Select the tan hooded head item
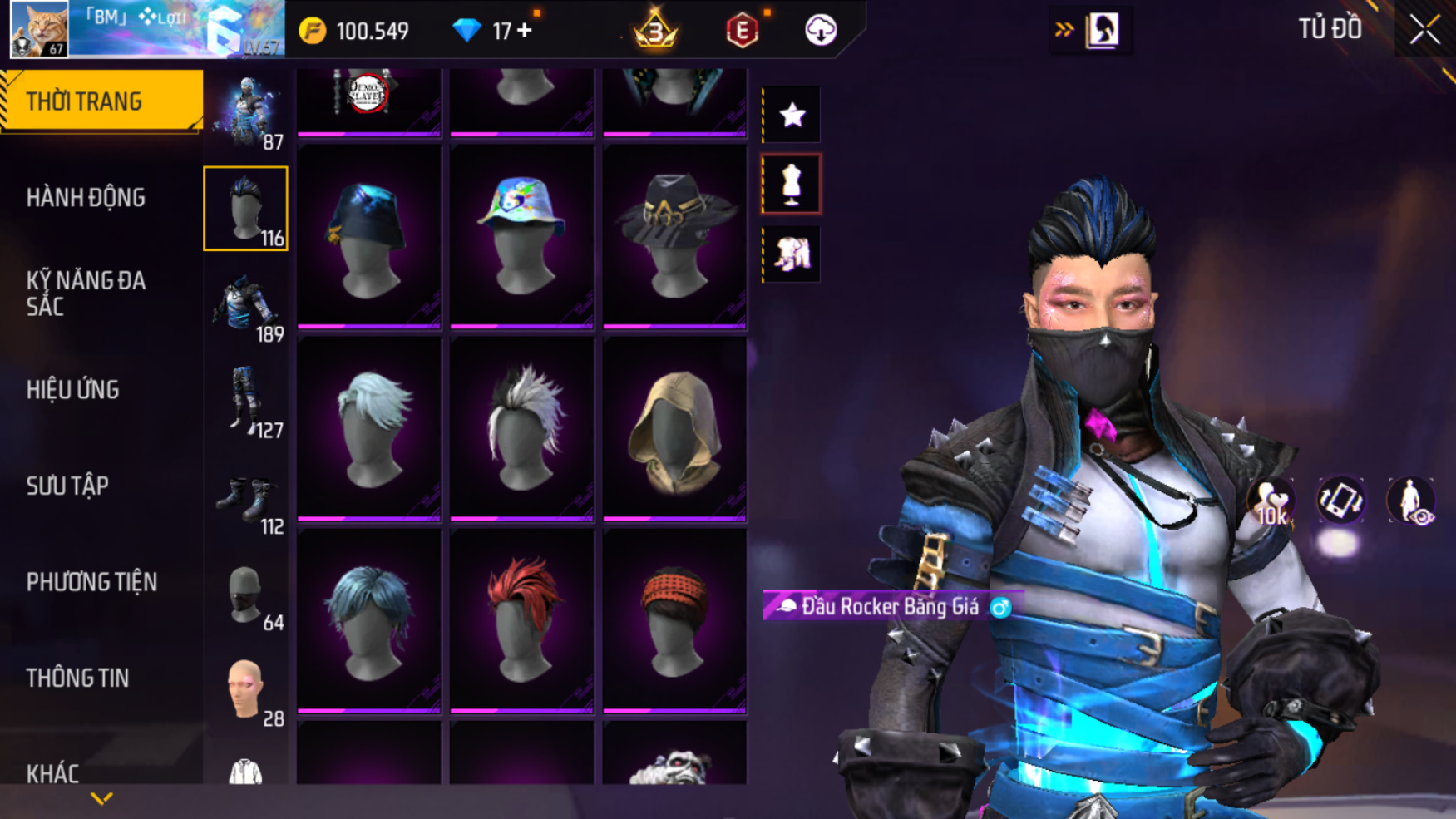The height and width of the screenshot is (819, 1456). tap(674, 429)
